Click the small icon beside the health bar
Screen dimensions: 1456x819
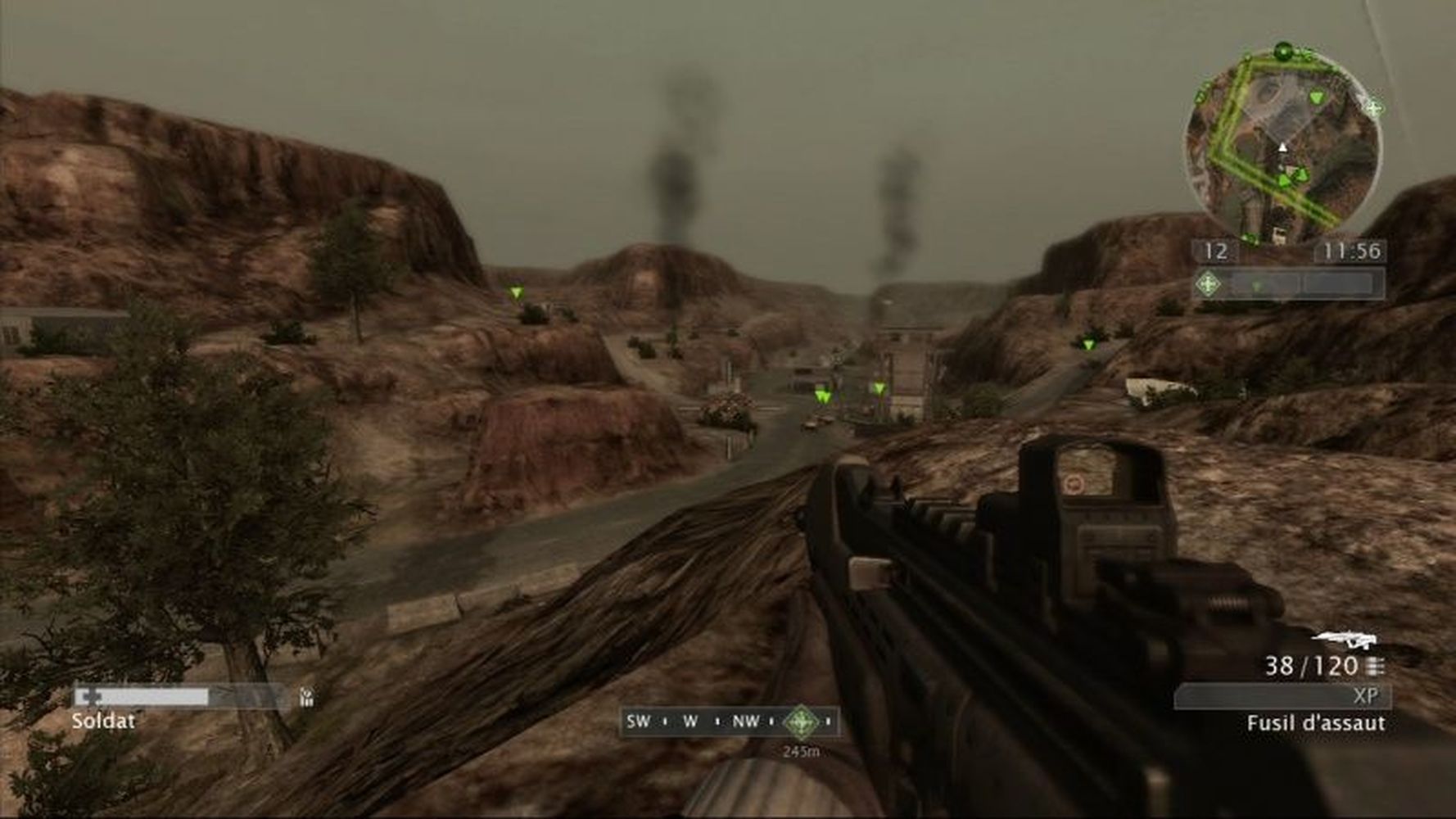pos(306,697)
